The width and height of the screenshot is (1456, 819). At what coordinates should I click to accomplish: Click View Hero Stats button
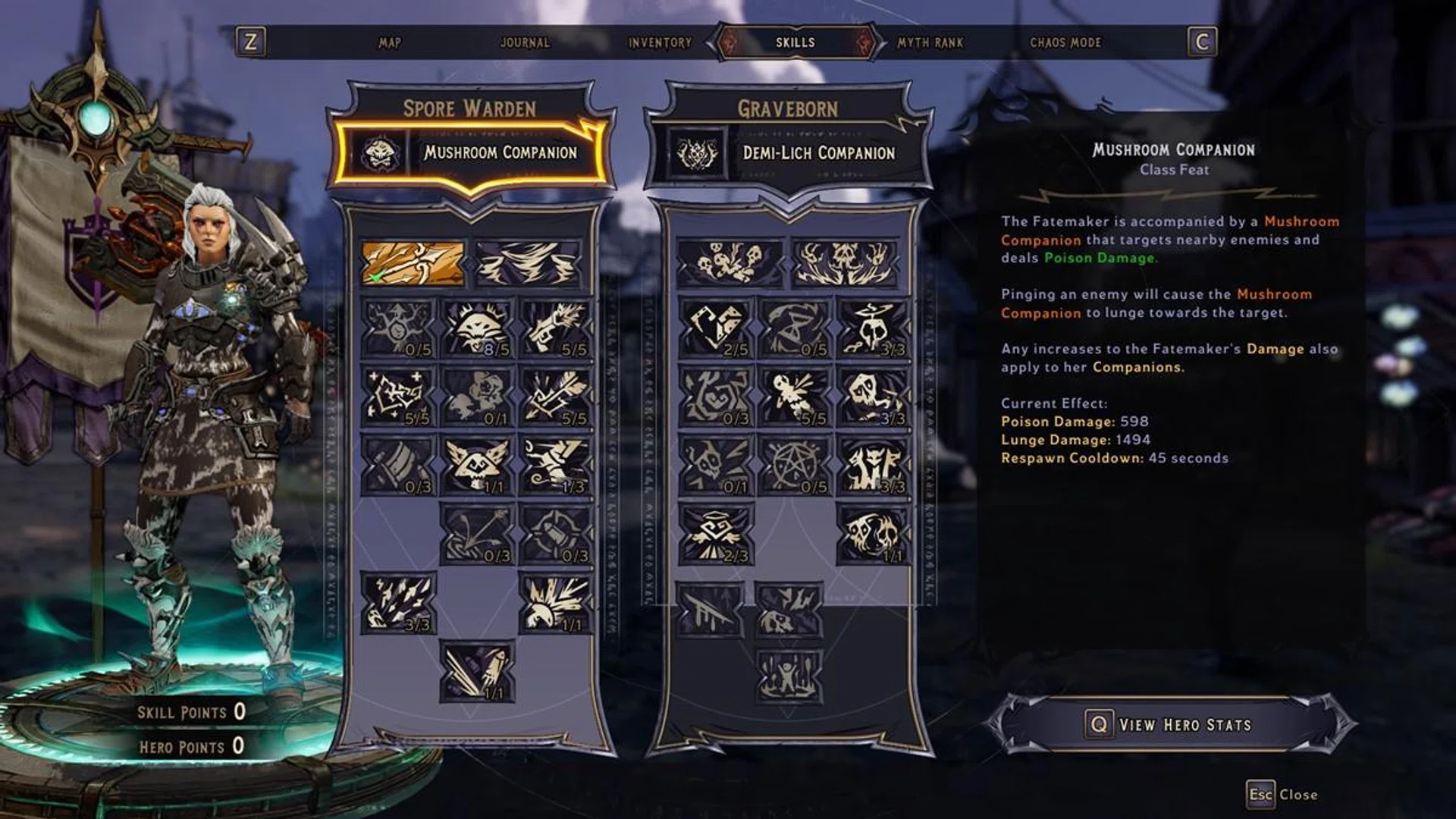1171,724
